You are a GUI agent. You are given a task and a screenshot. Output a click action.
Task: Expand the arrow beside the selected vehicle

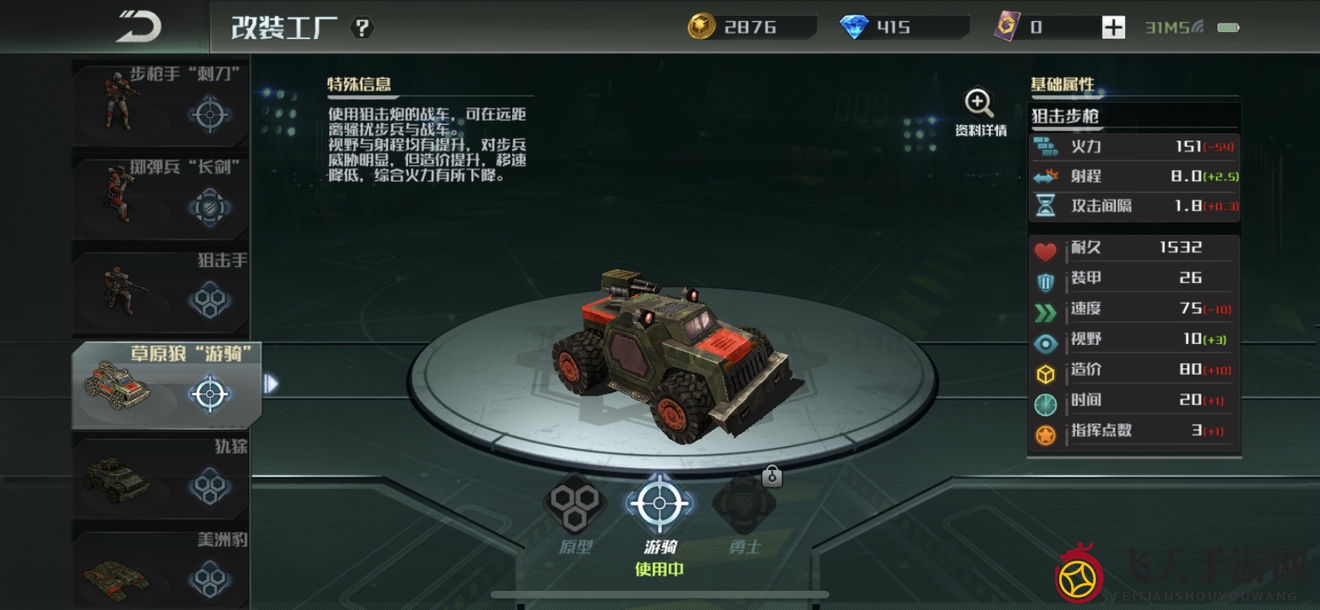271,383
